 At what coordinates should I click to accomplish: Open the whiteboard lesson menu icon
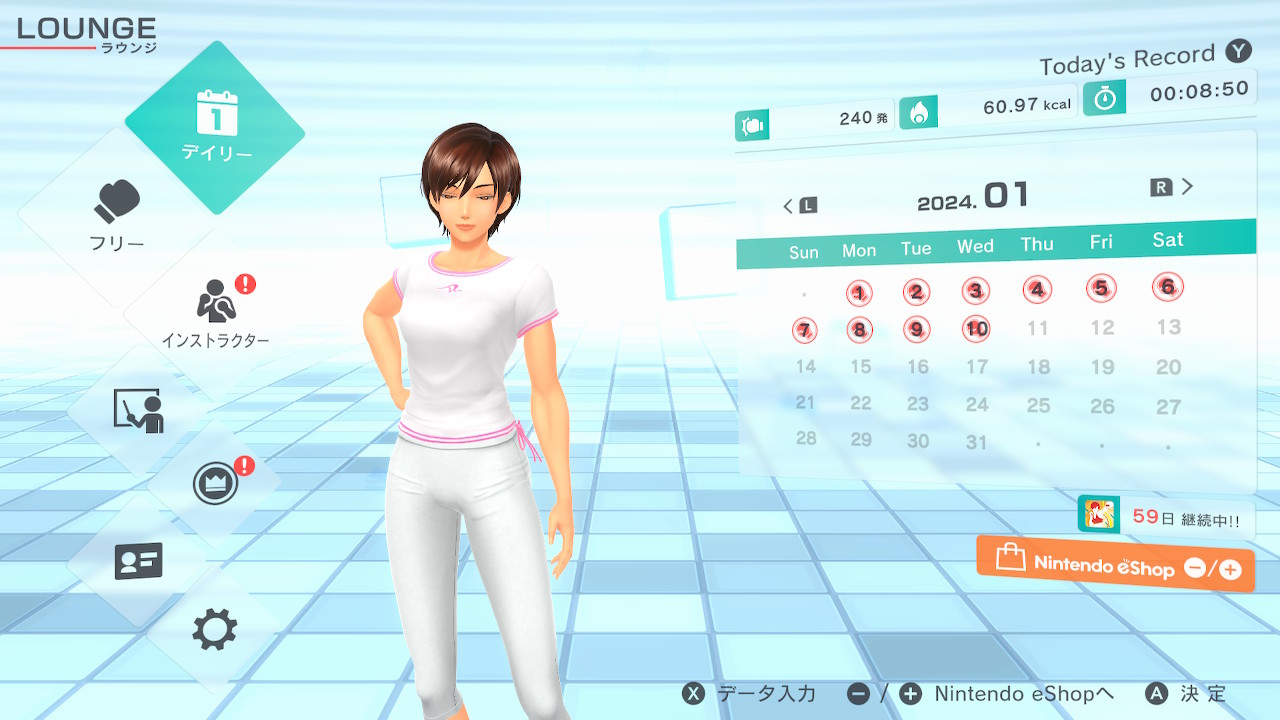[x=138, y=410]
